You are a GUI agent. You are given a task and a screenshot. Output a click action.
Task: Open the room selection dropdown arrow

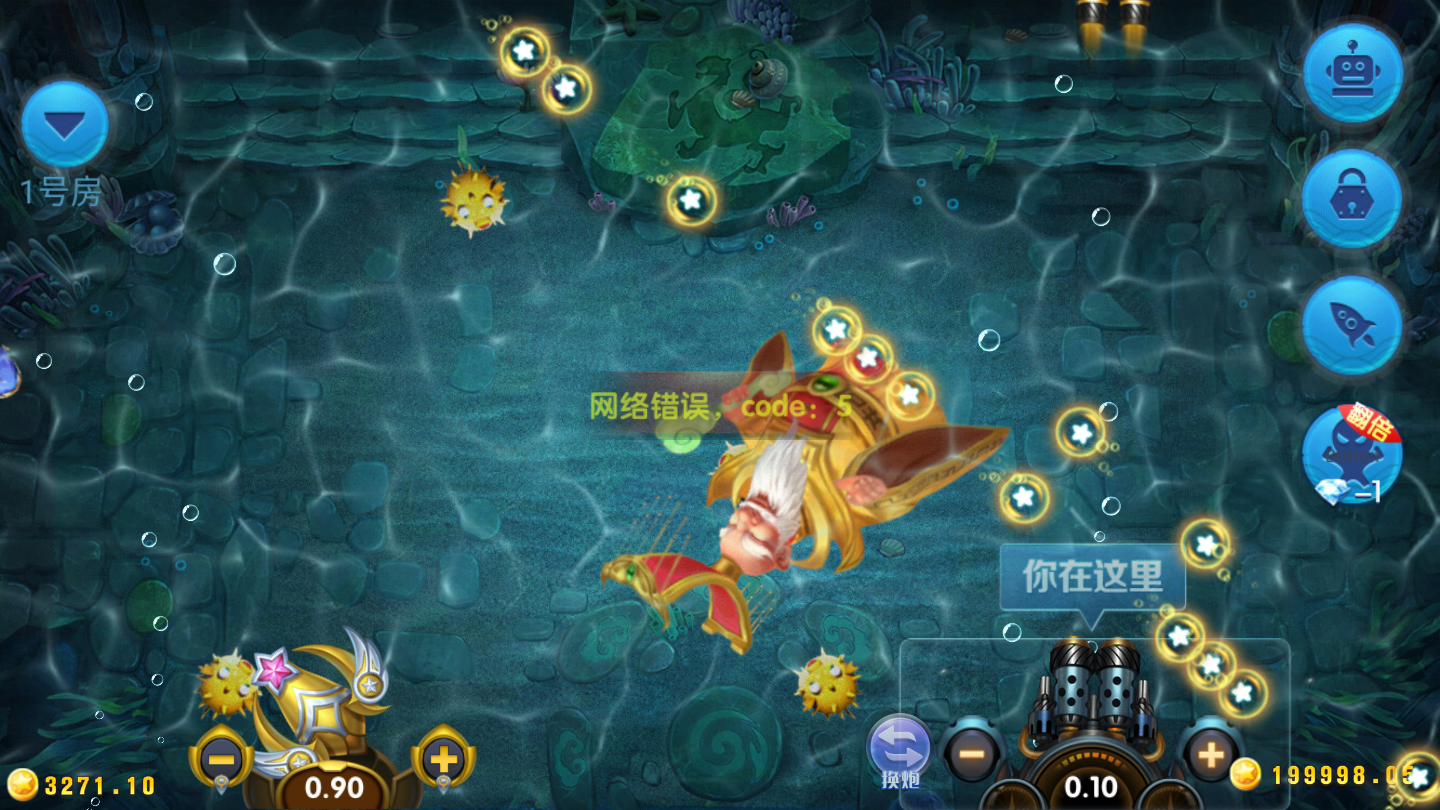click(66, 122)
